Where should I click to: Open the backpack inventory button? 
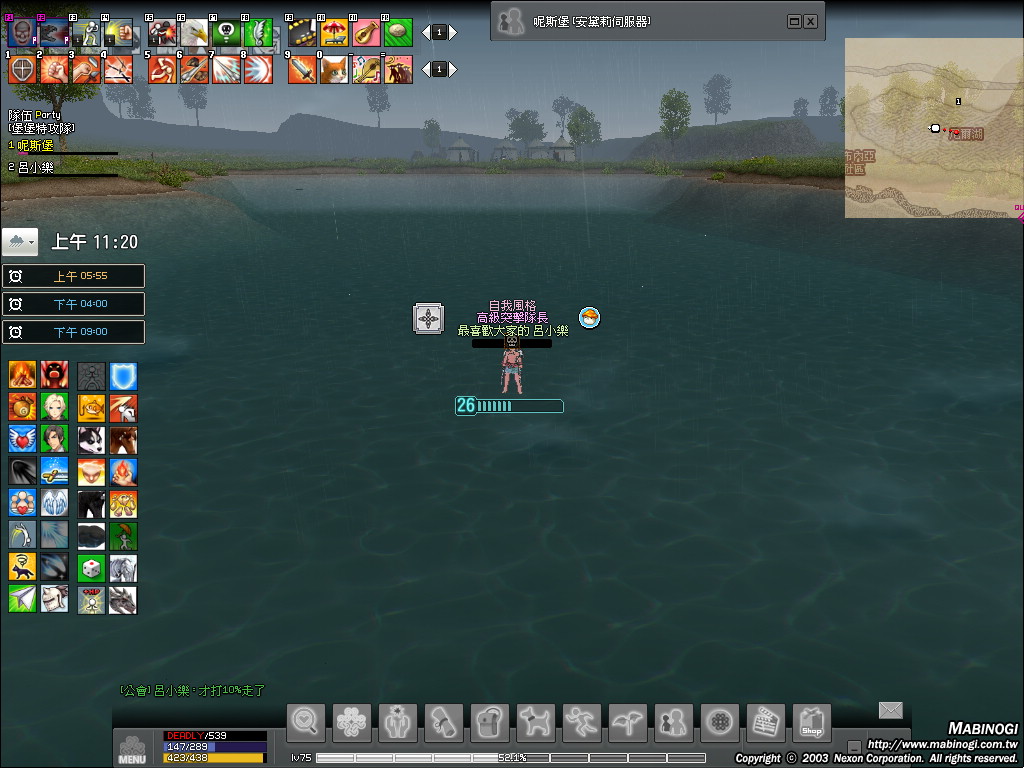(x=490, y=722)
